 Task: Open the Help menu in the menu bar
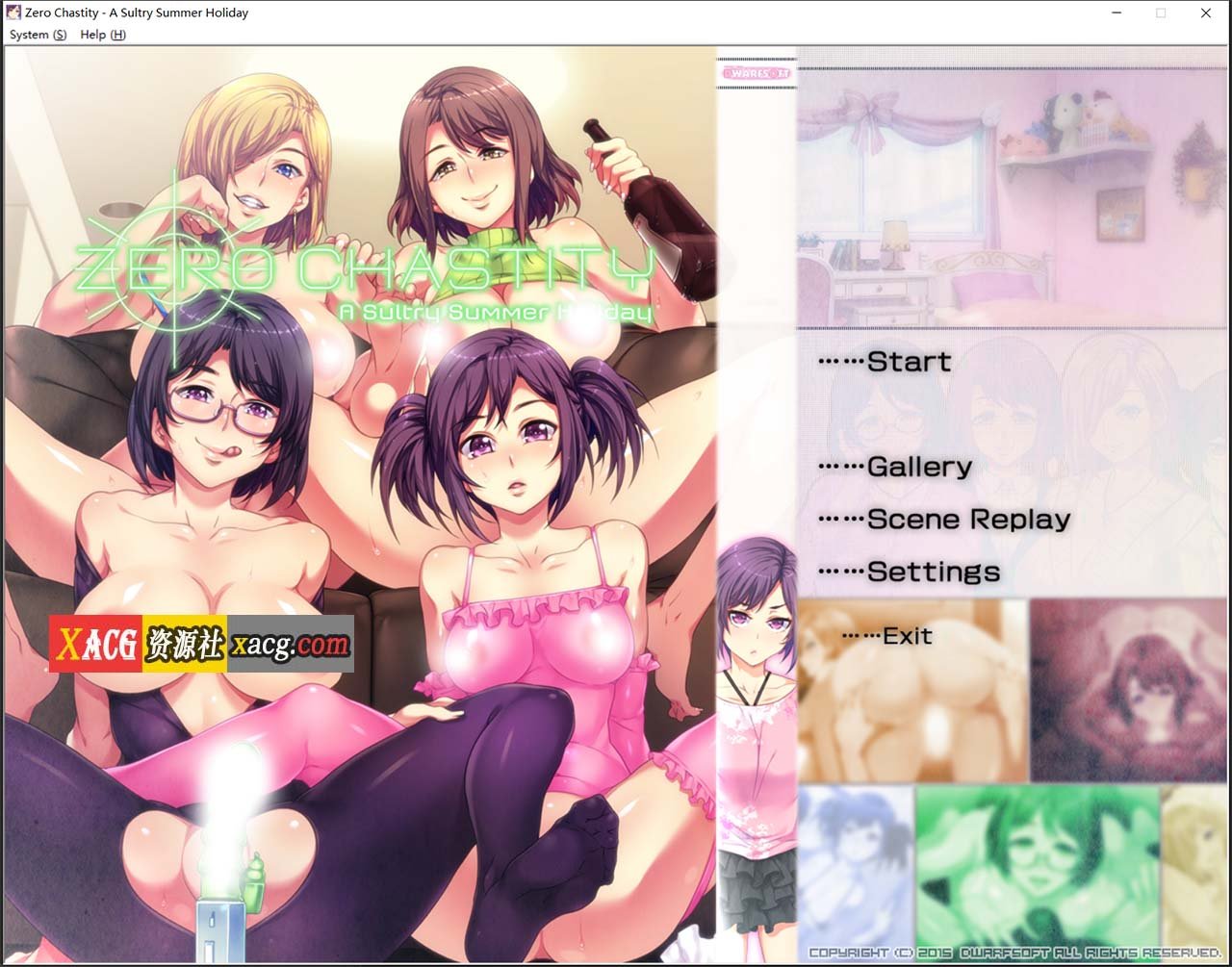102,35
